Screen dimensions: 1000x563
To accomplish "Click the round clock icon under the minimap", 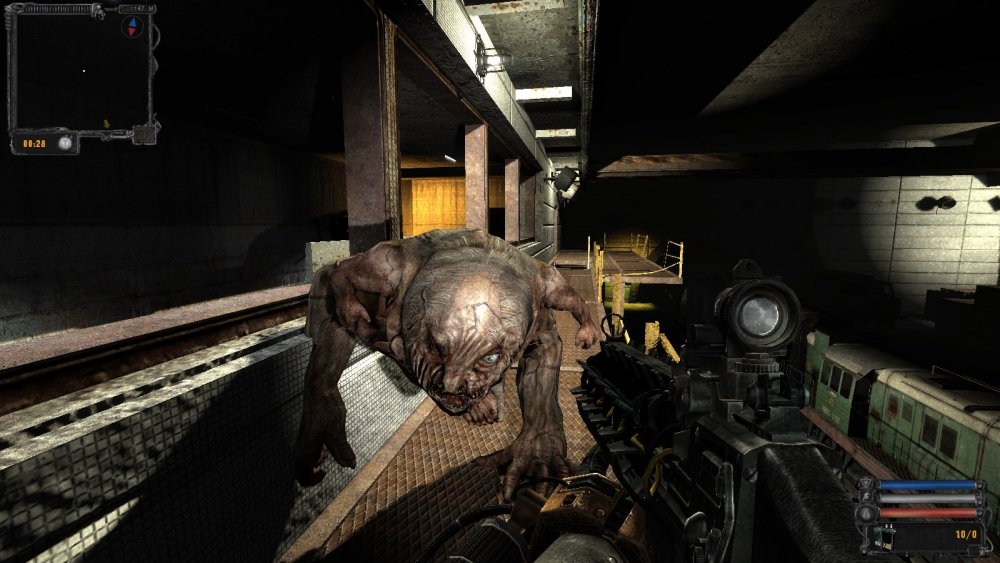I will tap(64, 144).
